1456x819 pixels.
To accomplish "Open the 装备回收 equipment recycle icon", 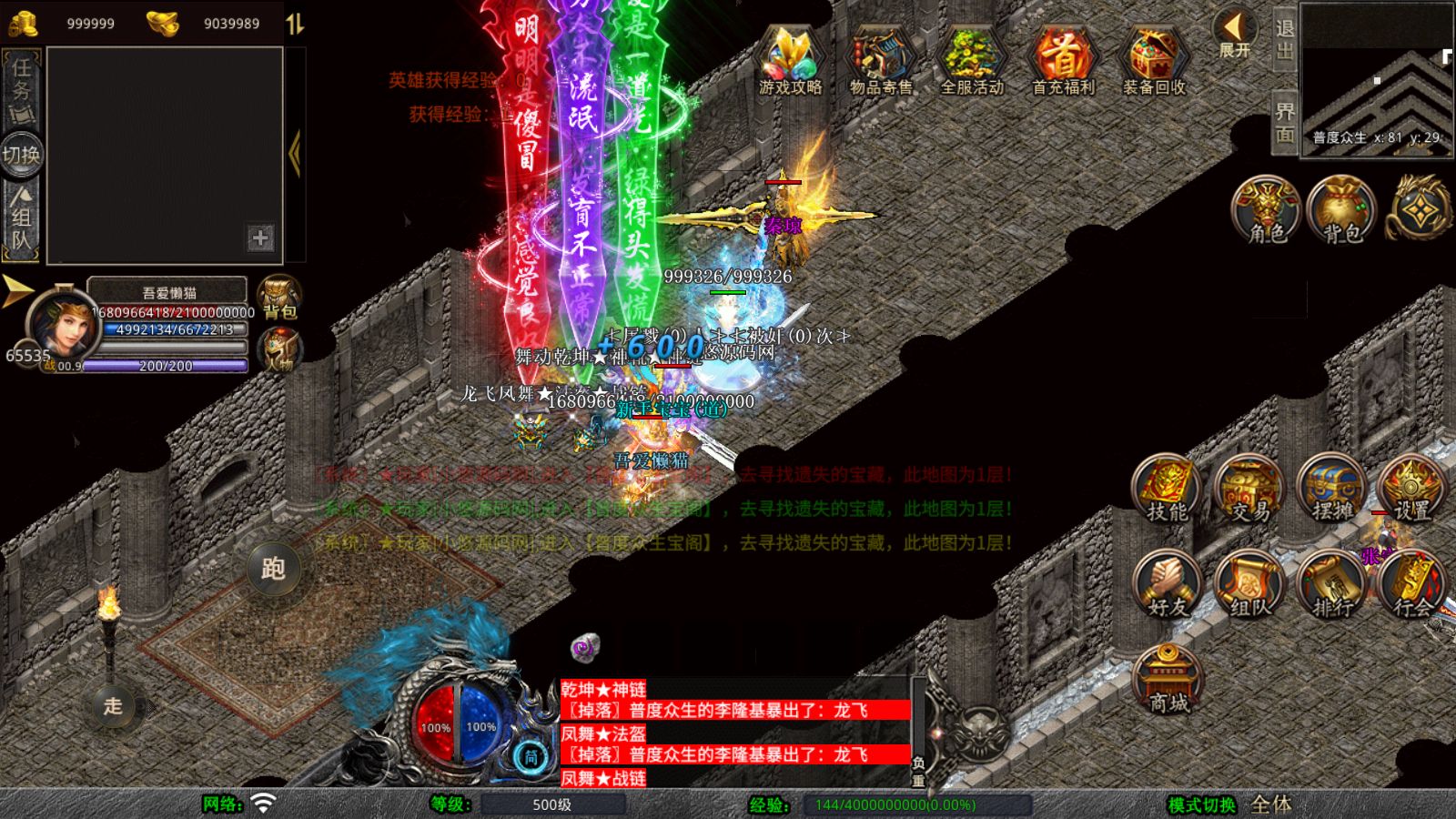I will 1154,60.
